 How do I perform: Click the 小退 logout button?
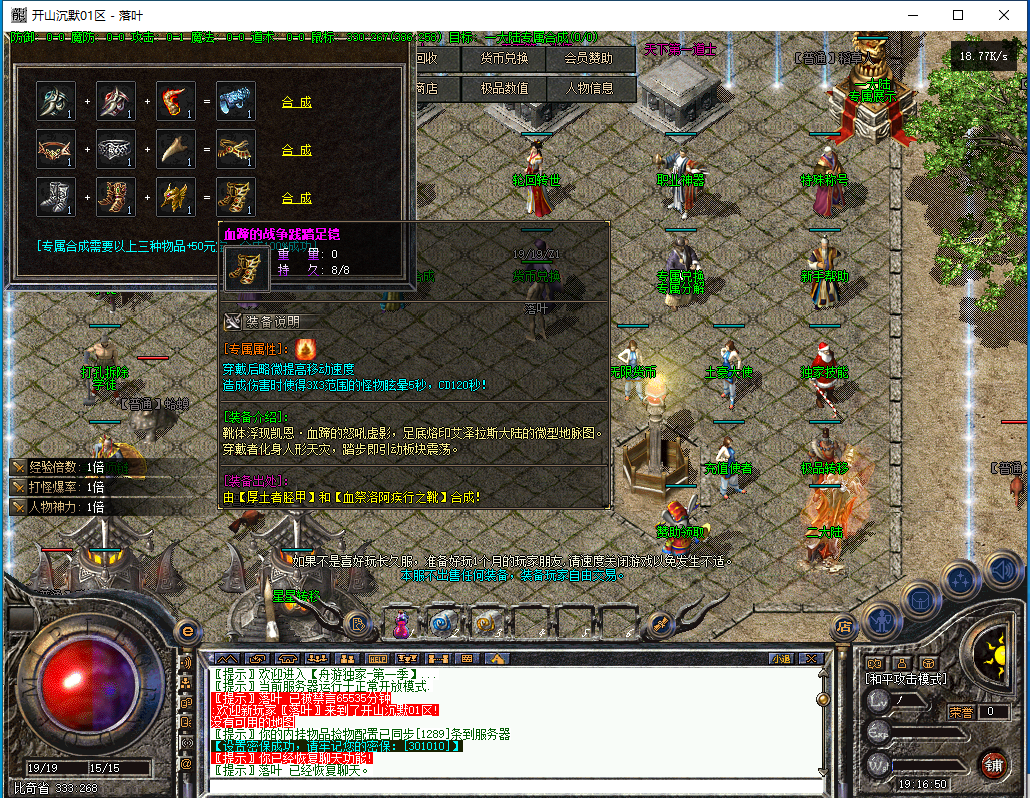pos(781,659)
